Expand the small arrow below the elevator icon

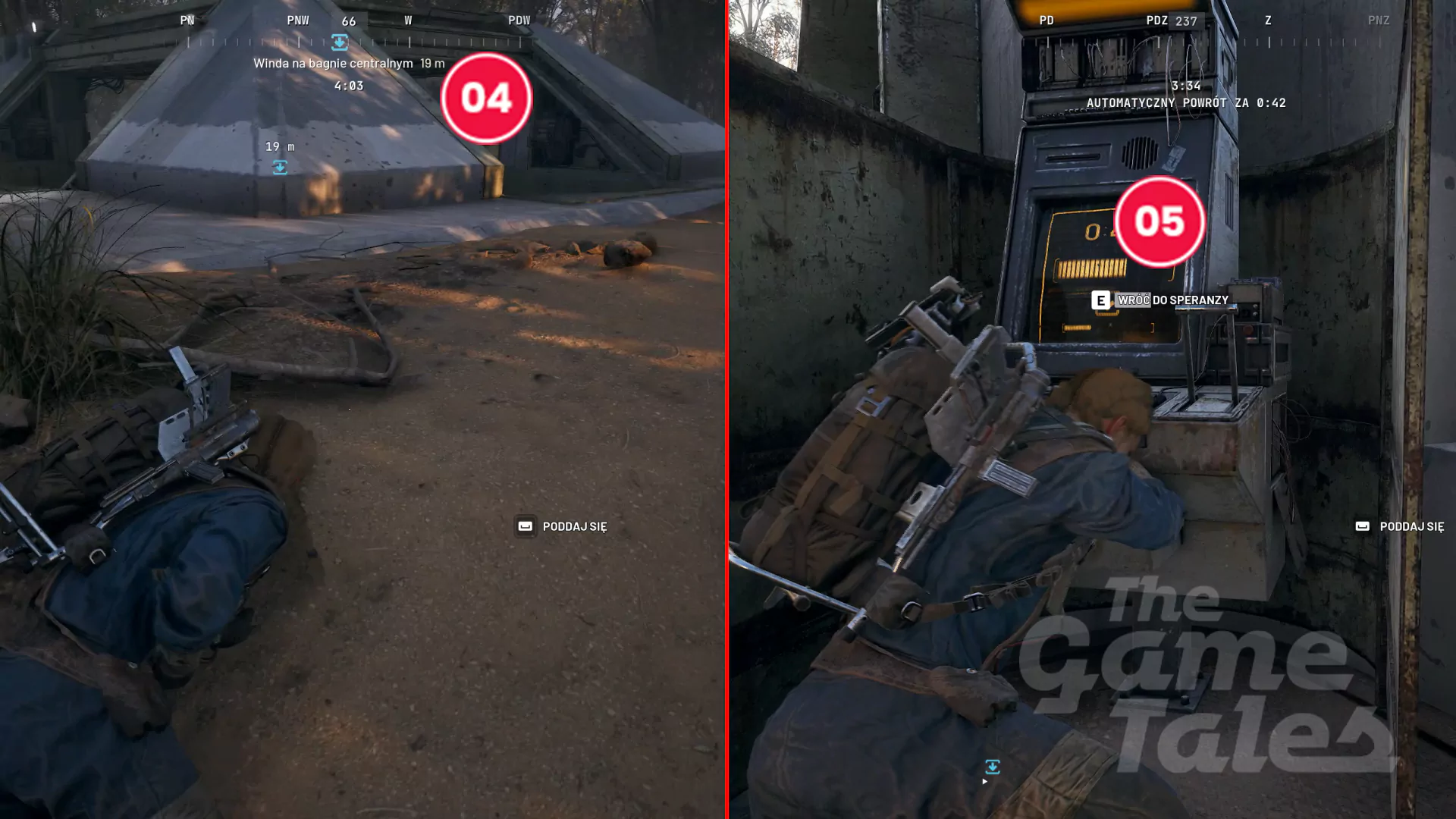coord(985,780)
